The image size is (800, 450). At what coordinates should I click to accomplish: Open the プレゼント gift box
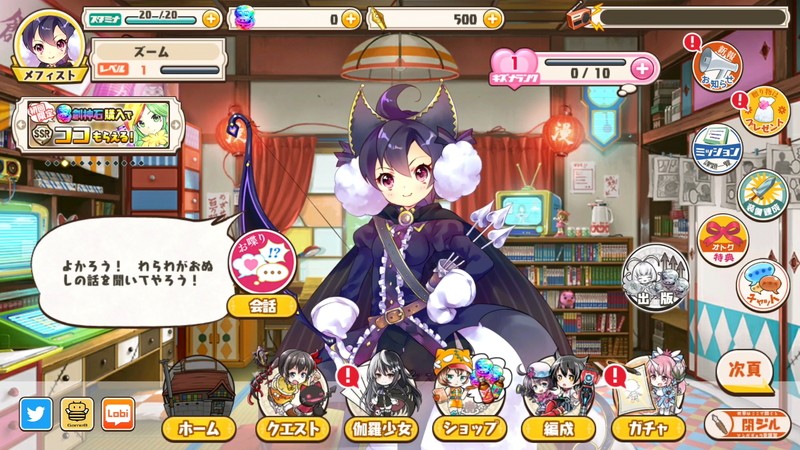click(764, 112)
